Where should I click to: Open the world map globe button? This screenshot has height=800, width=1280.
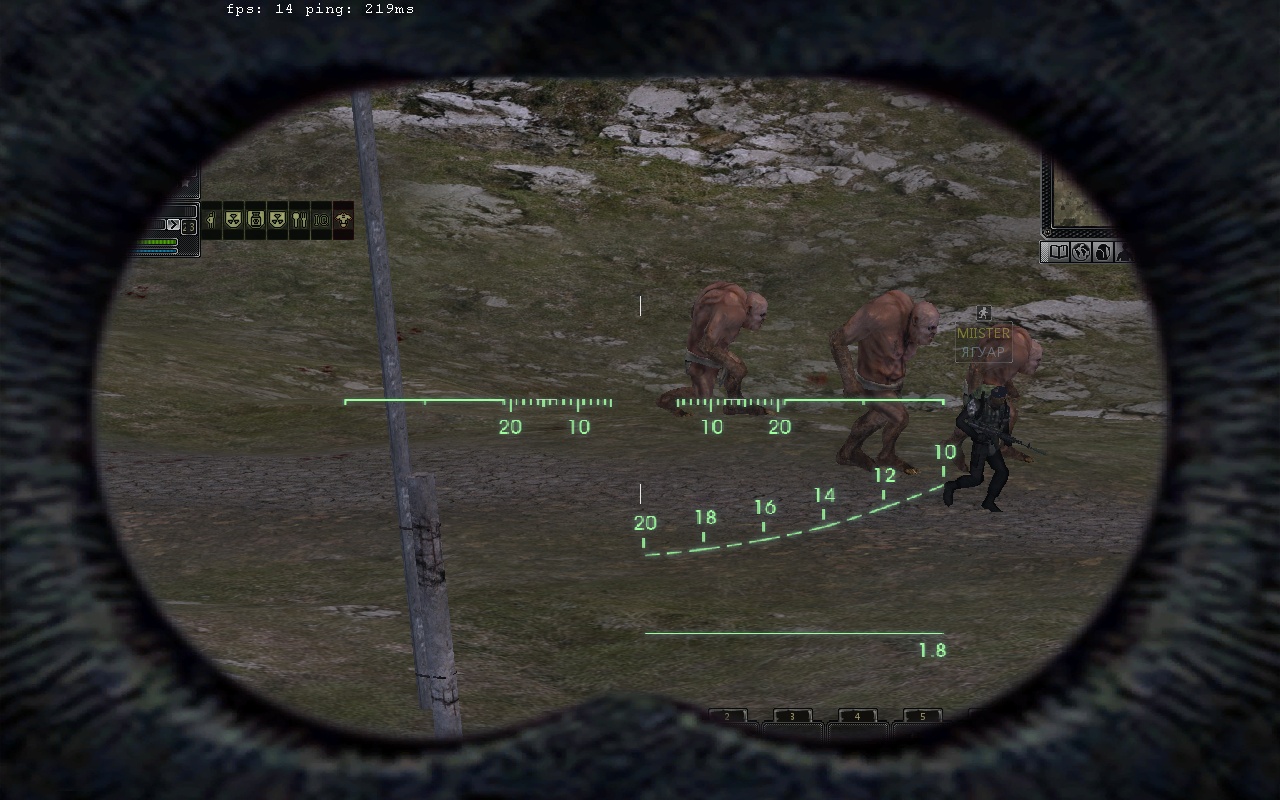point(1080,252)
